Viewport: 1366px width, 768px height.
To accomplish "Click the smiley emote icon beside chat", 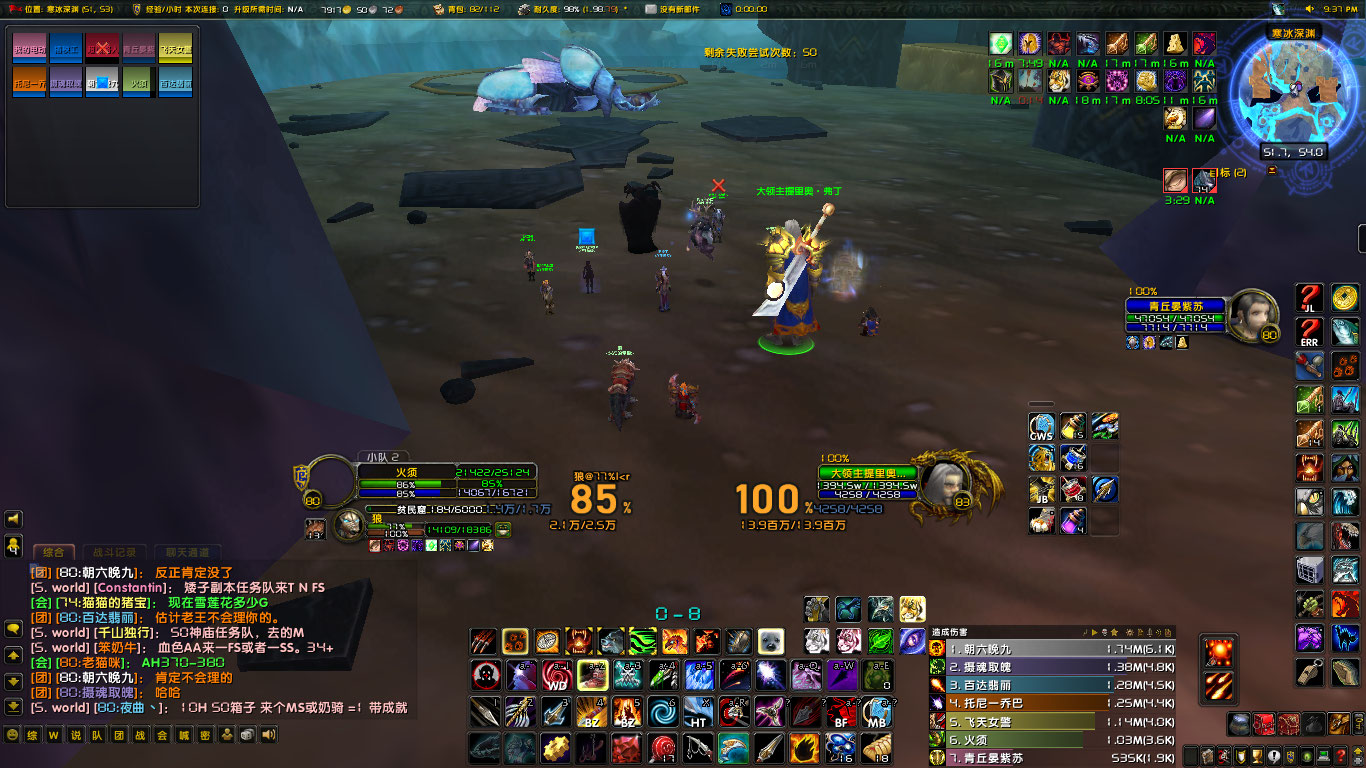I will [x=12, y=735].
